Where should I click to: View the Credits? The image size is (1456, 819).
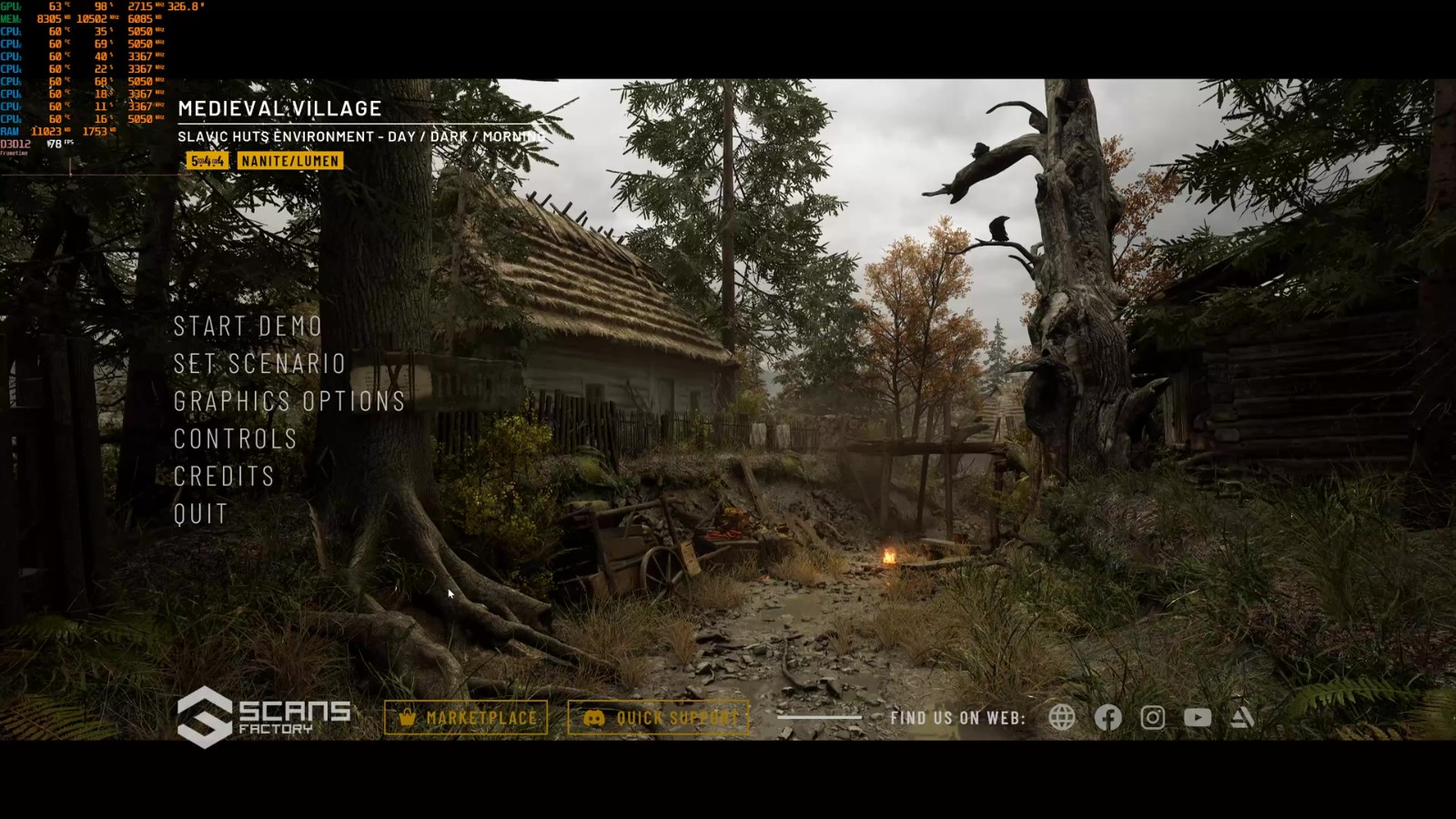pos(224,476)
